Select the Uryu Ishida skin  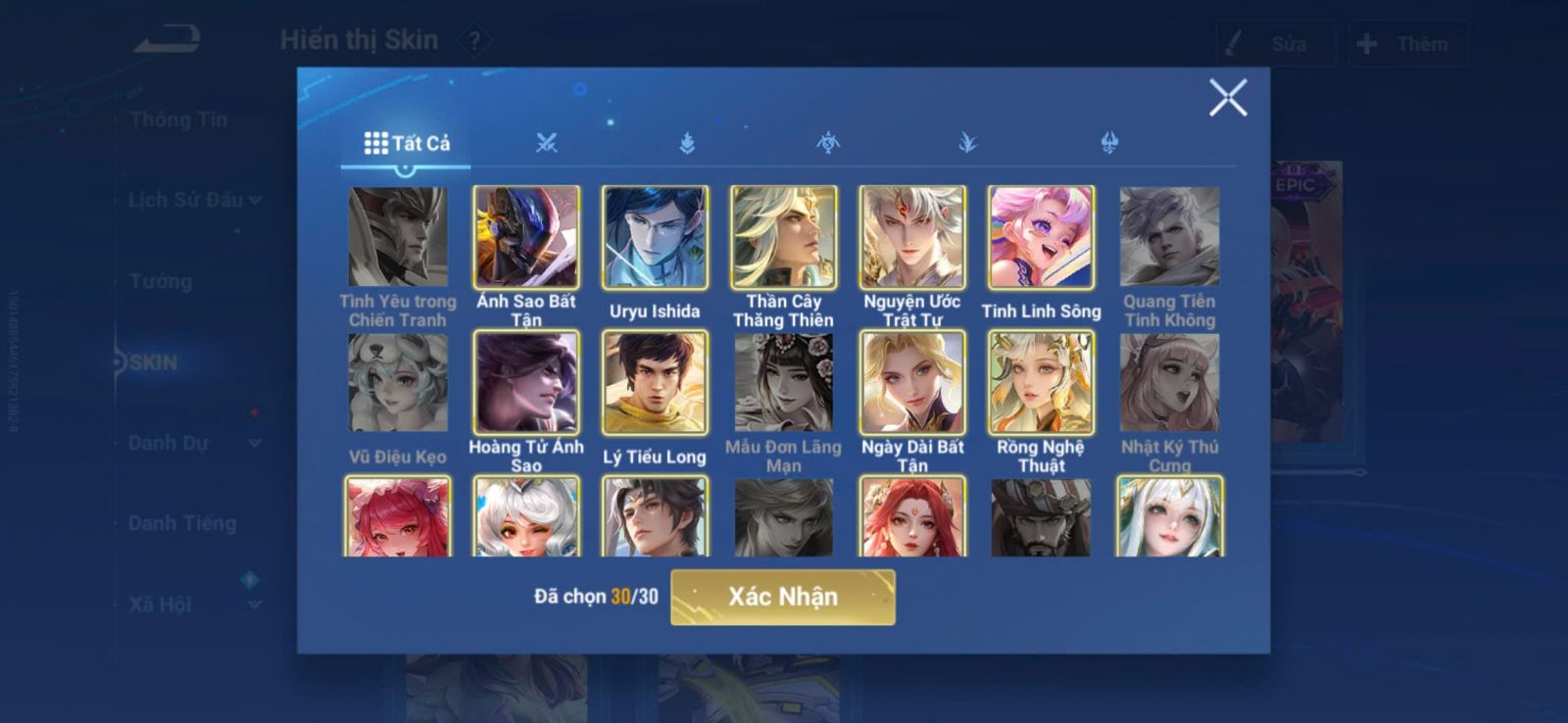click(x=655, y=238)
